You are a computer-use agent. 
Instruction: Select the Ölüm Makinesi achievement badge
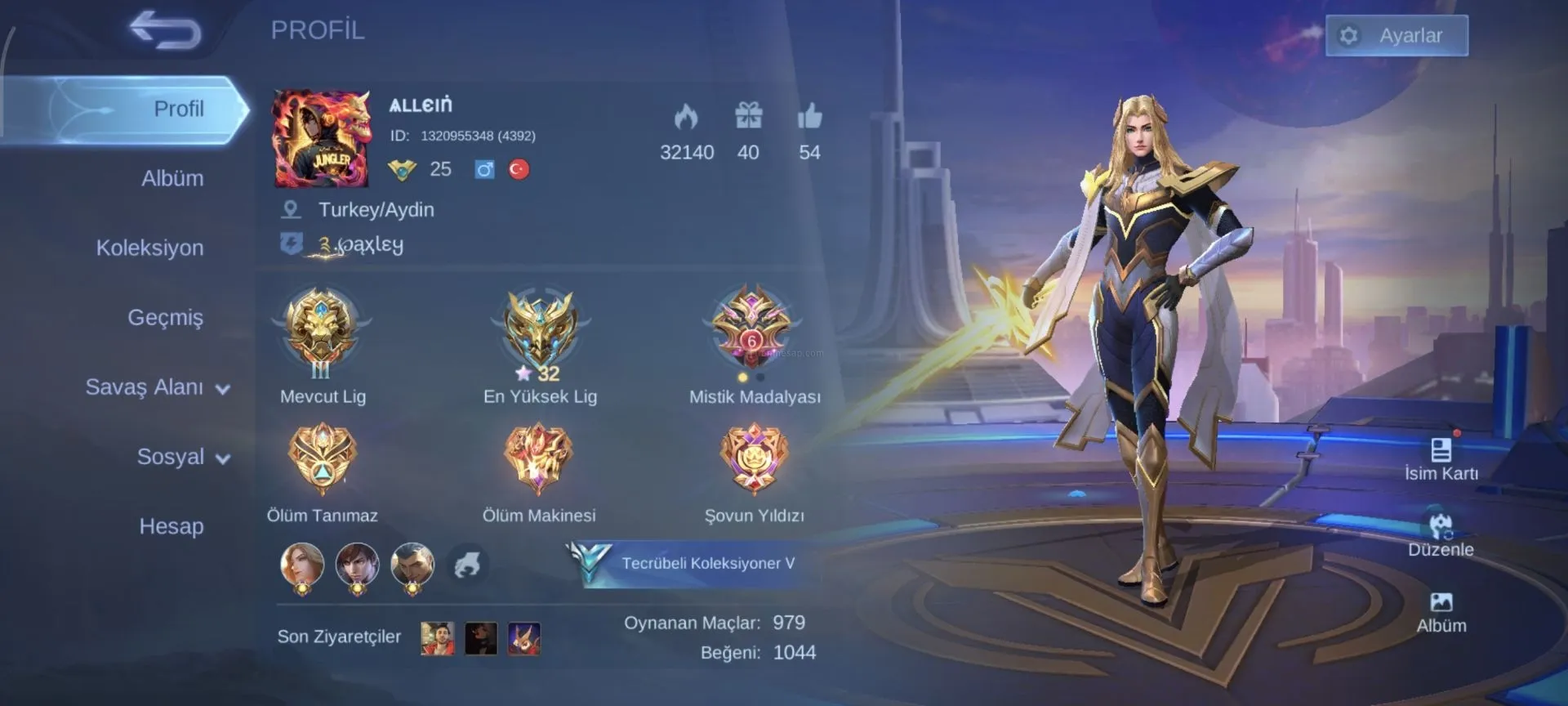pos(538,458)
